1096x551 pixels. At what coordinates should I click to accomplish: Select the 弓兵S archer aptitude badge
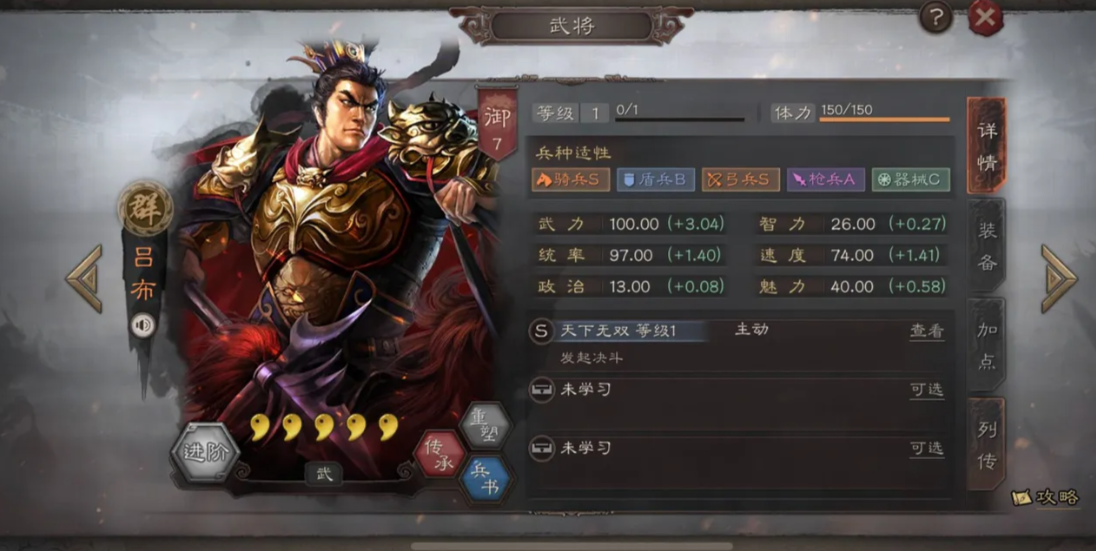pos(741,180)
